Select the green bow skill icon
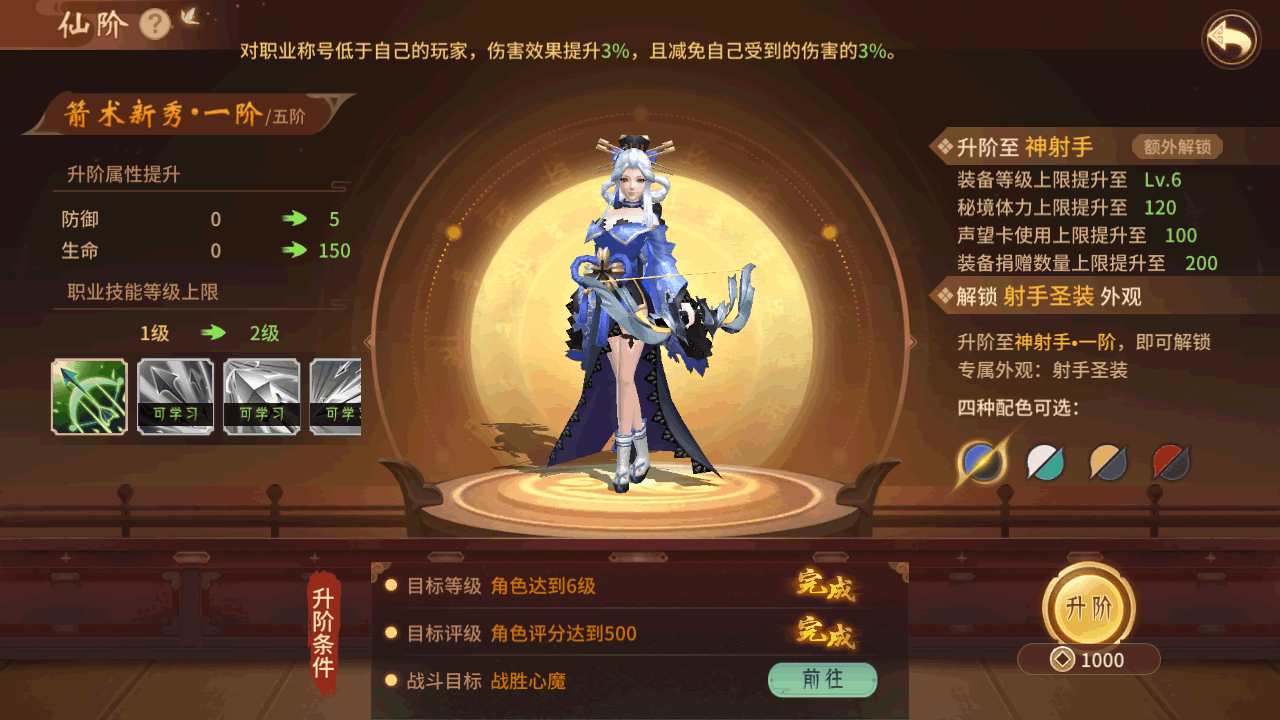Image resolution: width=1280 pixels, height=720 pixels. [x=89, y=396]
